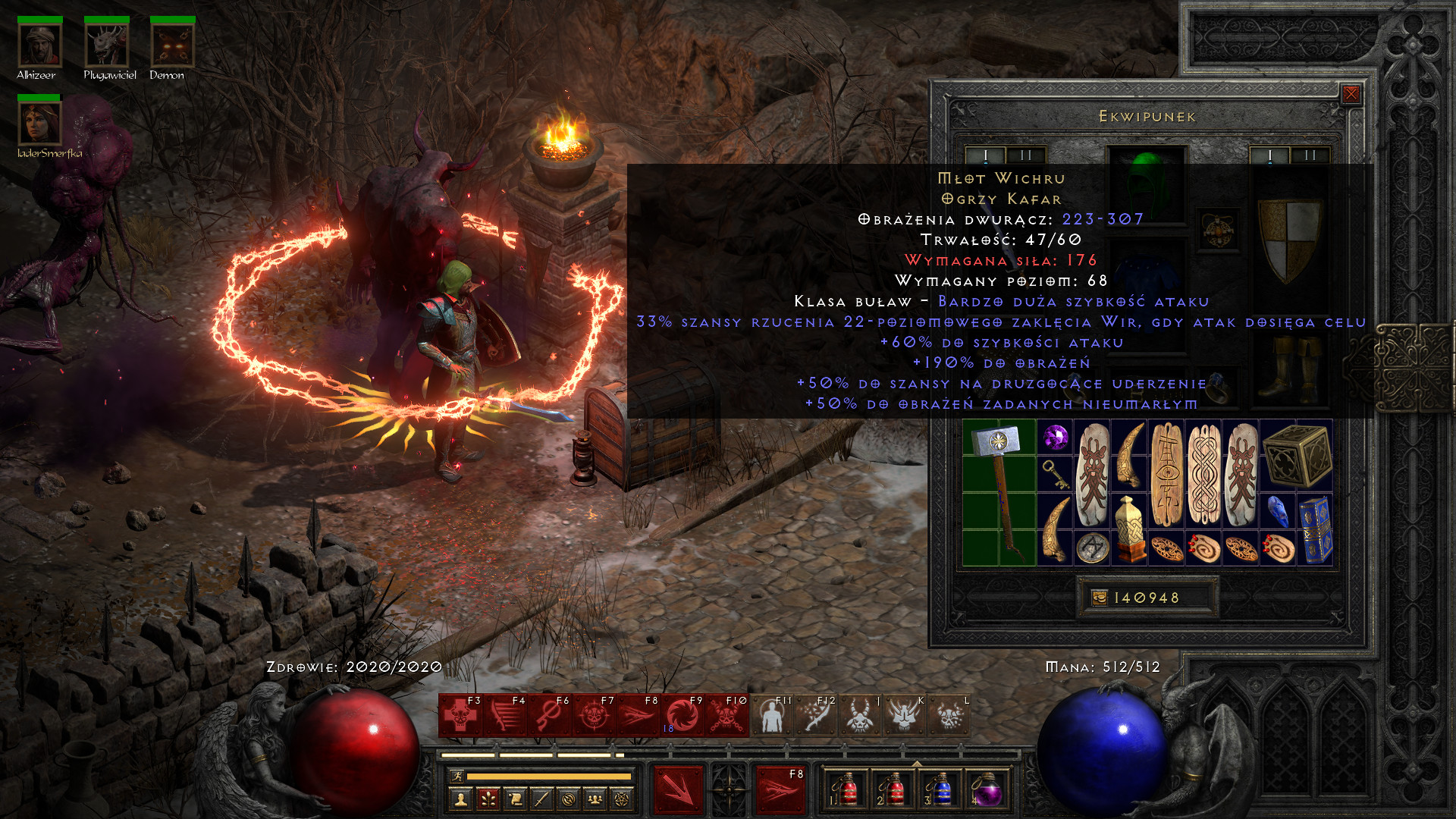The image size is (1456, 819).
Task: Open the quest scroll mini-panel button
Action: 515,799
